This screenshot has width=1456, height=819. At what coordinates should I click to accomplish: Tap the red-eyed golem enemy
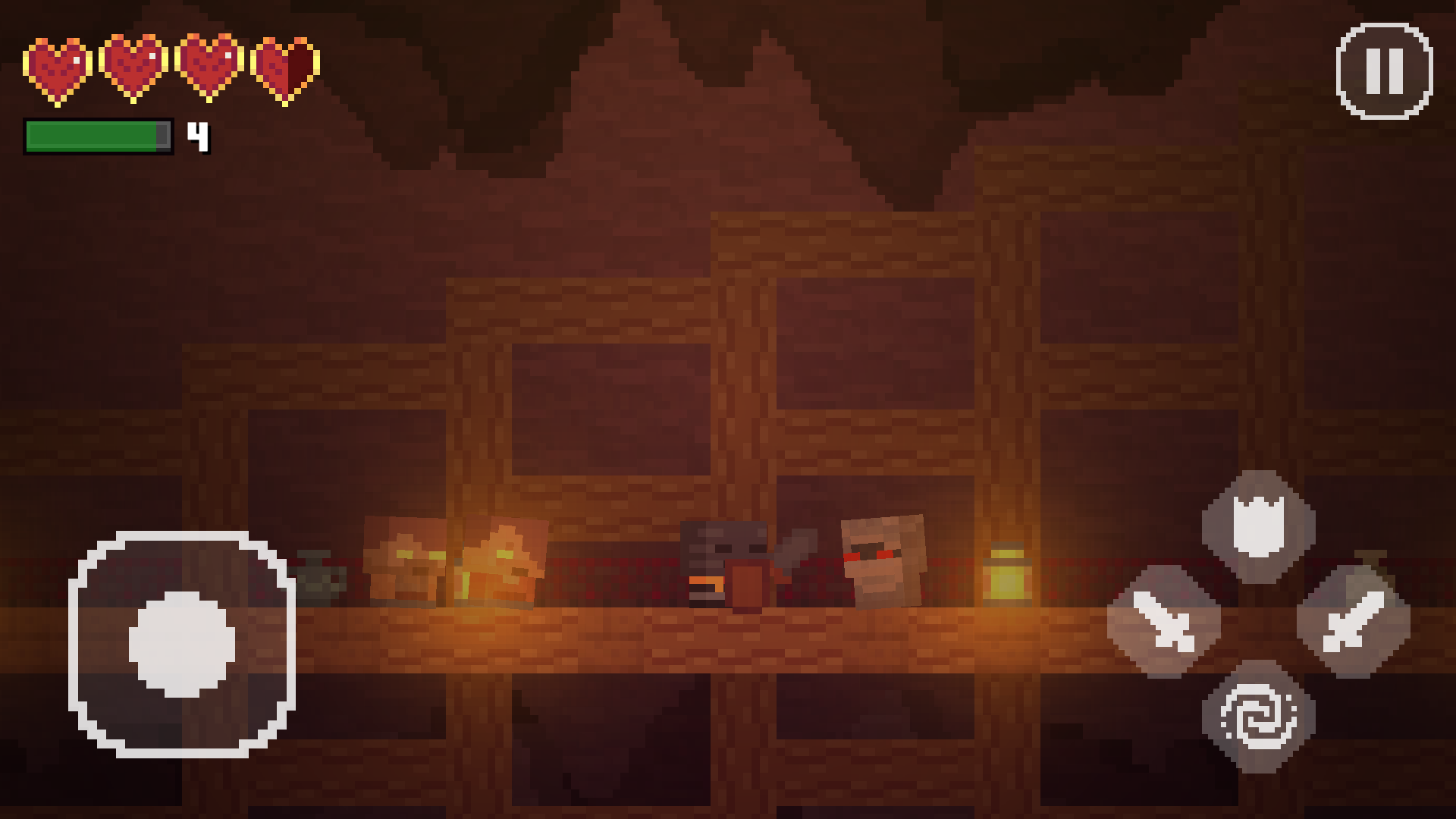[x=883, y=561]
